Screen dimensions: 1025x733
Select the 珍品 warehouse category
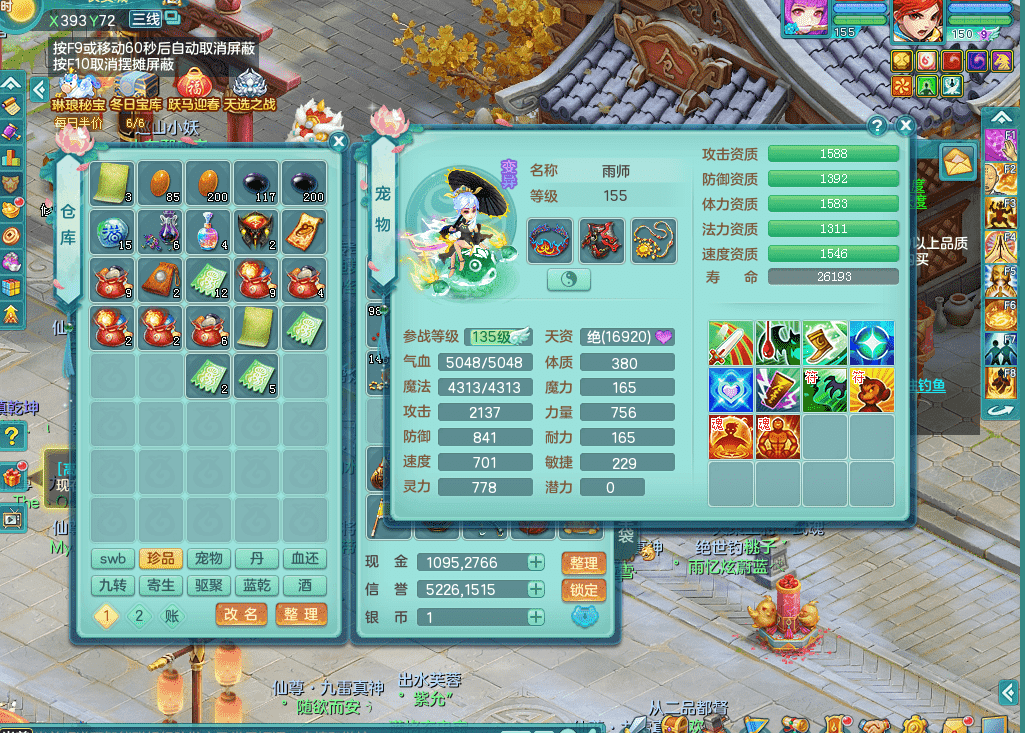point(161,559)
